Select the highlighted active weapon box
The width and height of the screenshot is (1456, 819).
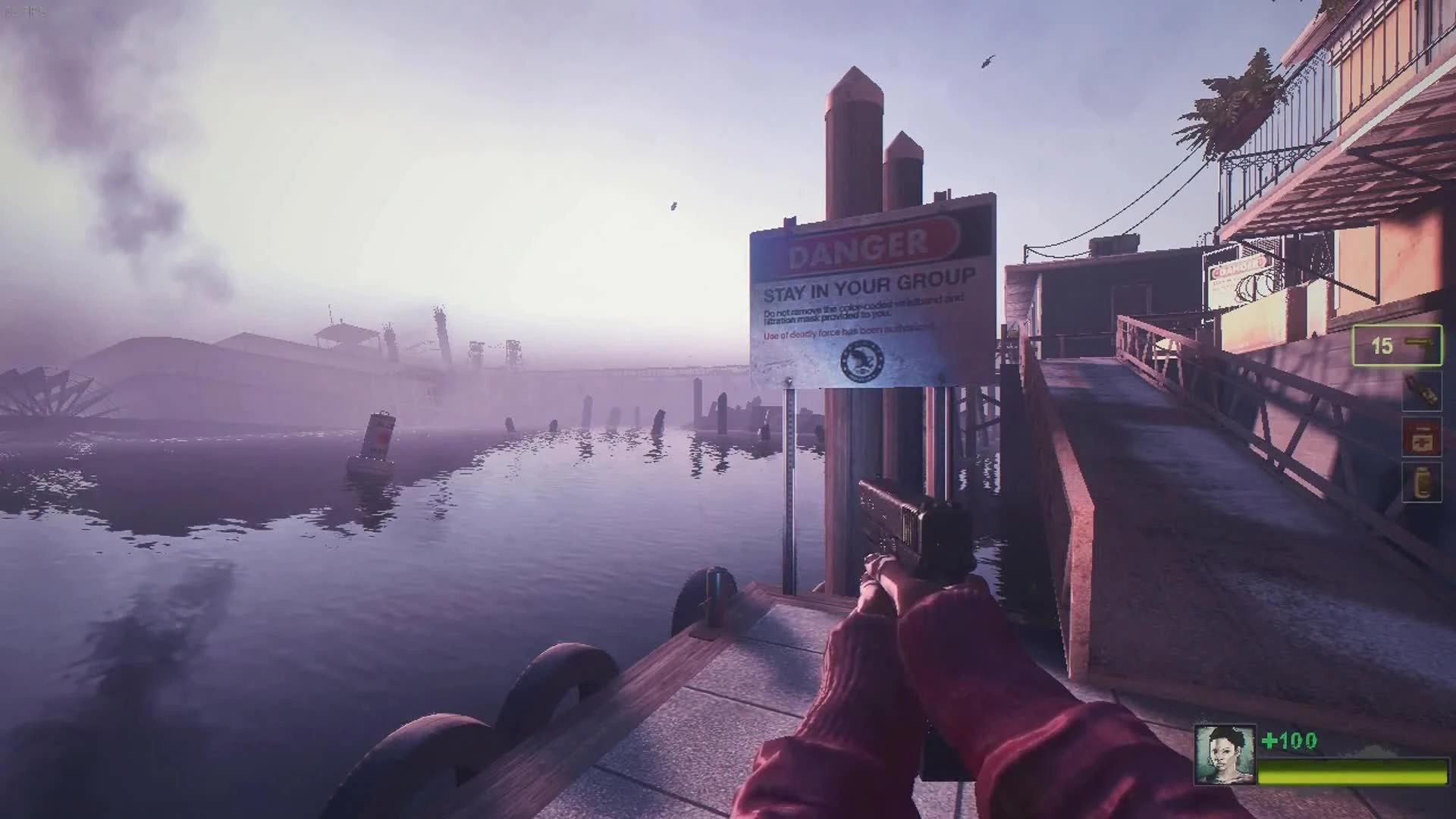(x=1398, y=345)
